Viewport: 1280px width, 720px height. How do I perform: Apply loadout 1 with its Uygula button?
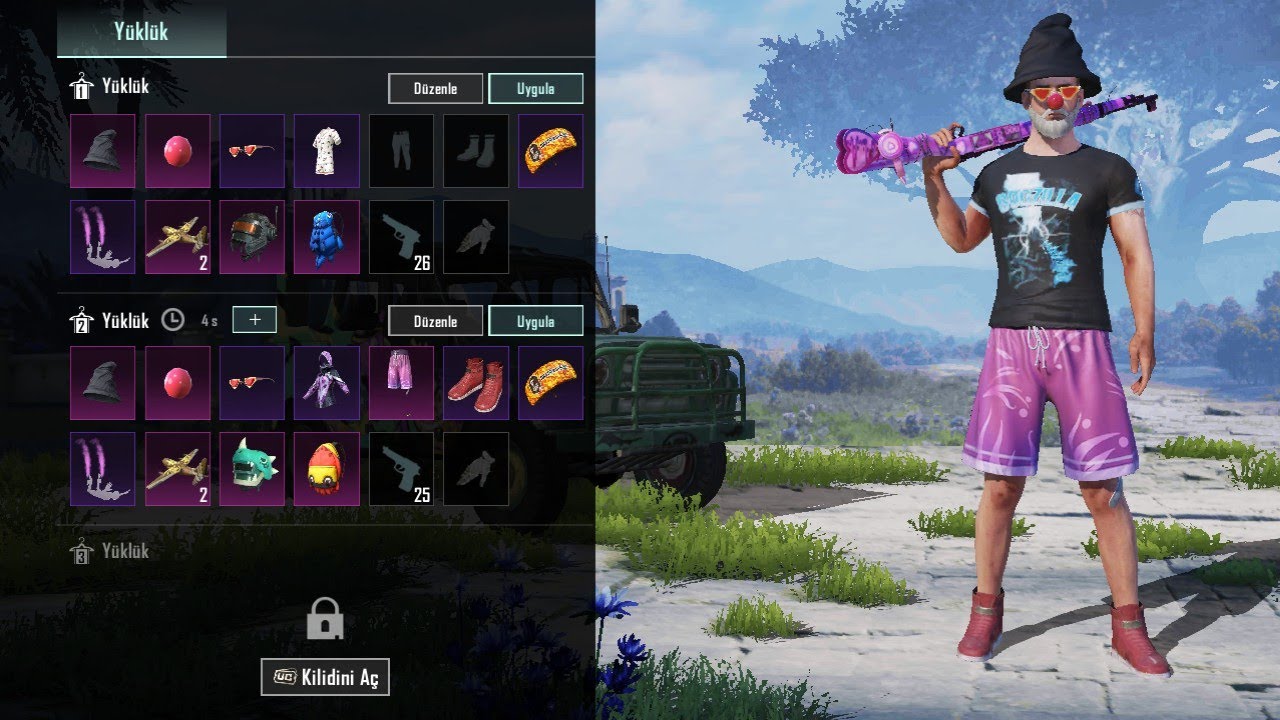pyautogui.click(x=535, y=88)
